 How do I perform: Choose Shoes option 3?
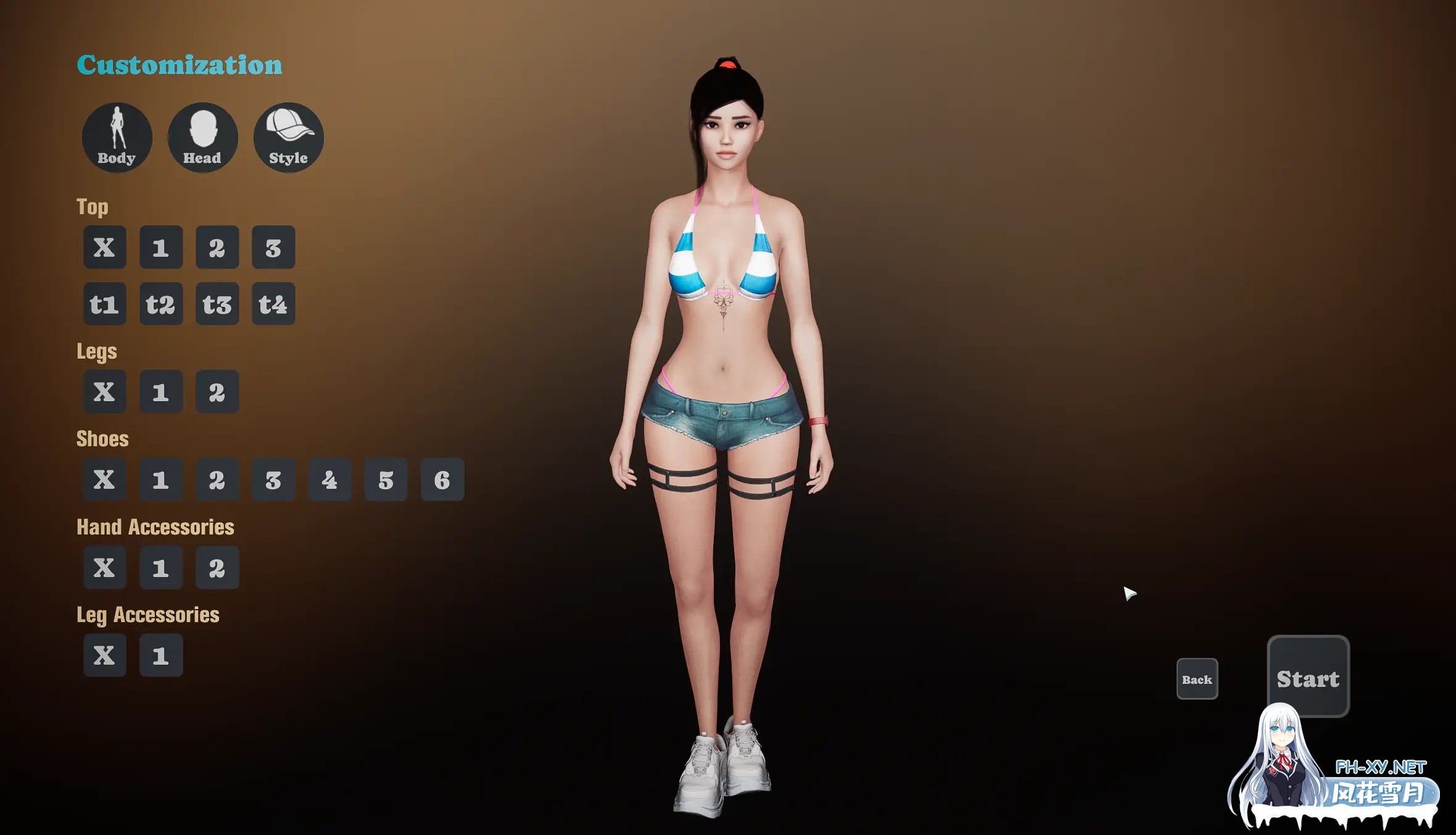coord(273,480)
